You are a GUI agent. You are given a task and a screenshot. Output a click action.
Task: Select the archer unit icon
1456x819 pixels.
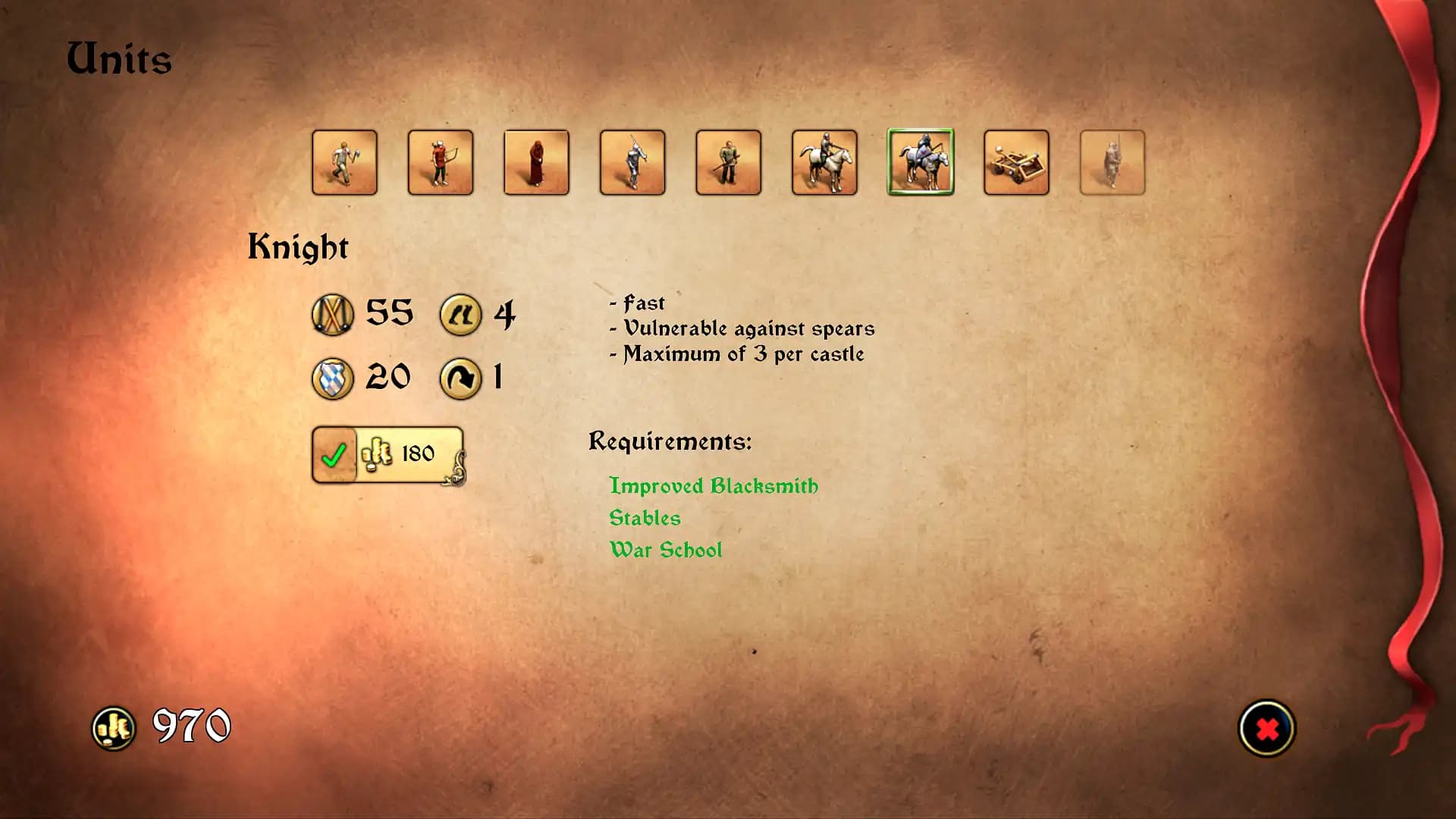pyautogui.click(x=441, y=163)
